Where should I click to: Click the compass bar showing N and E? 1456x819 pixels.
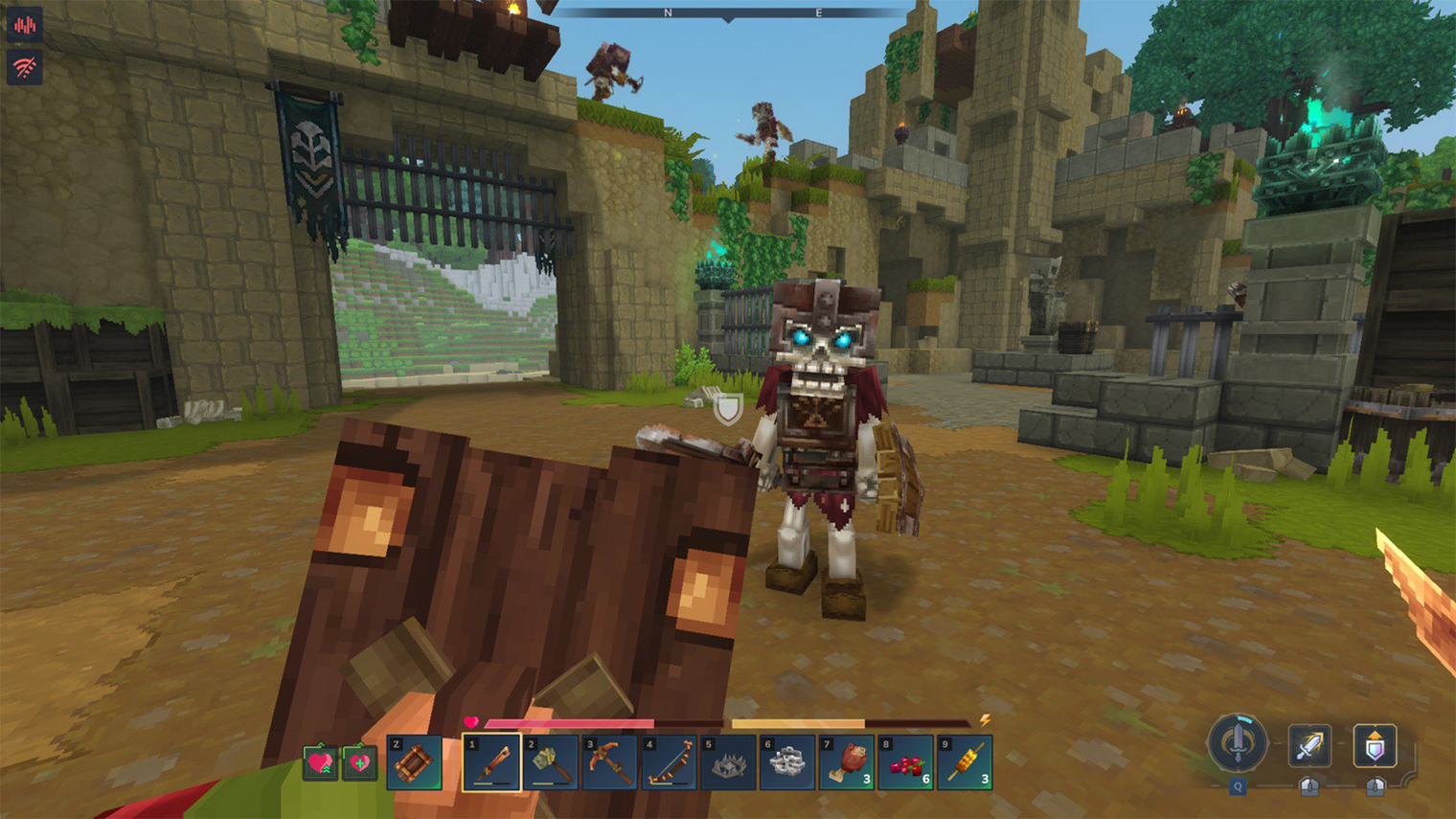(x=728, y=13)
